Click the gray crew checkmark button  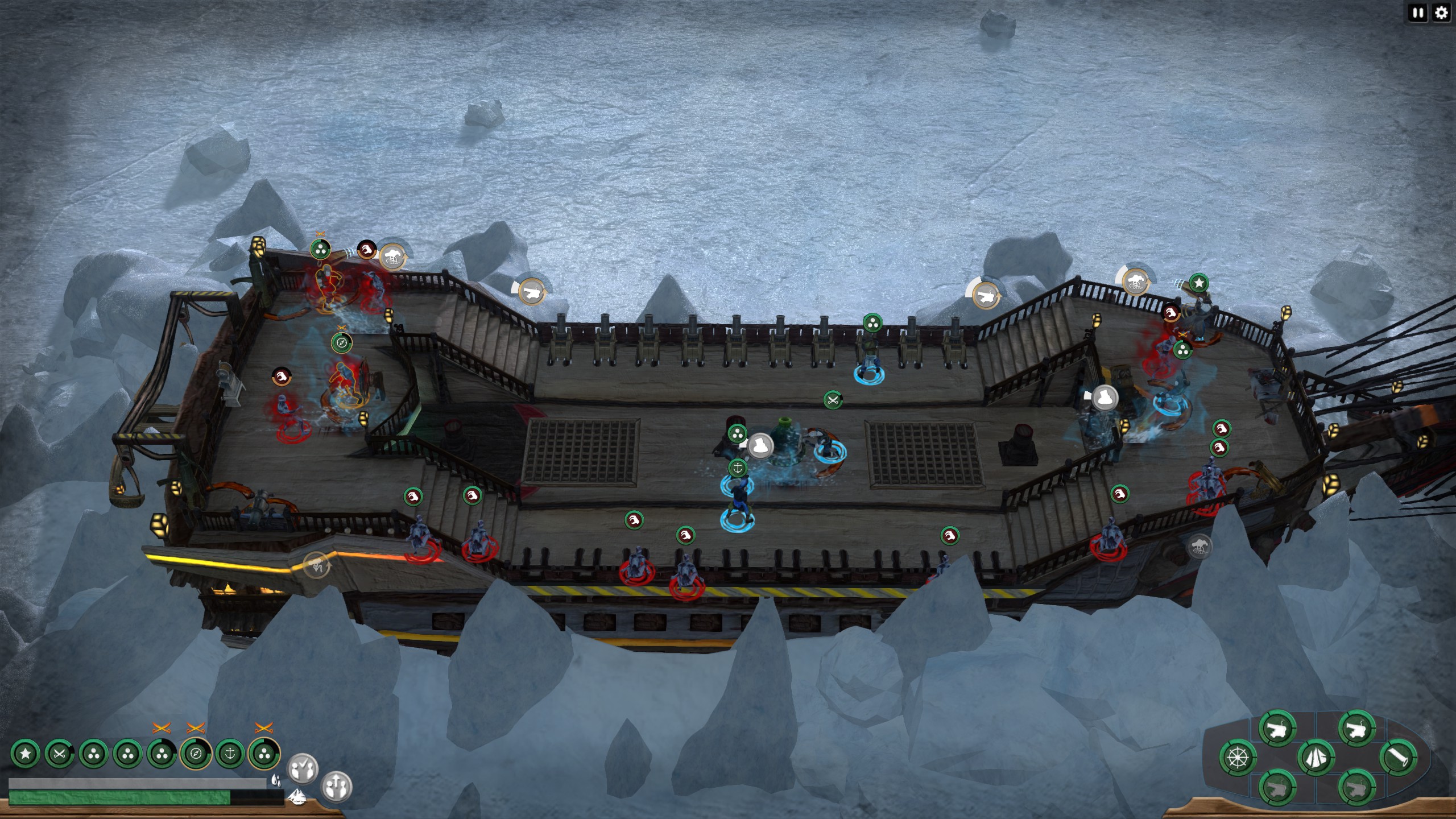tap(302, 768)
